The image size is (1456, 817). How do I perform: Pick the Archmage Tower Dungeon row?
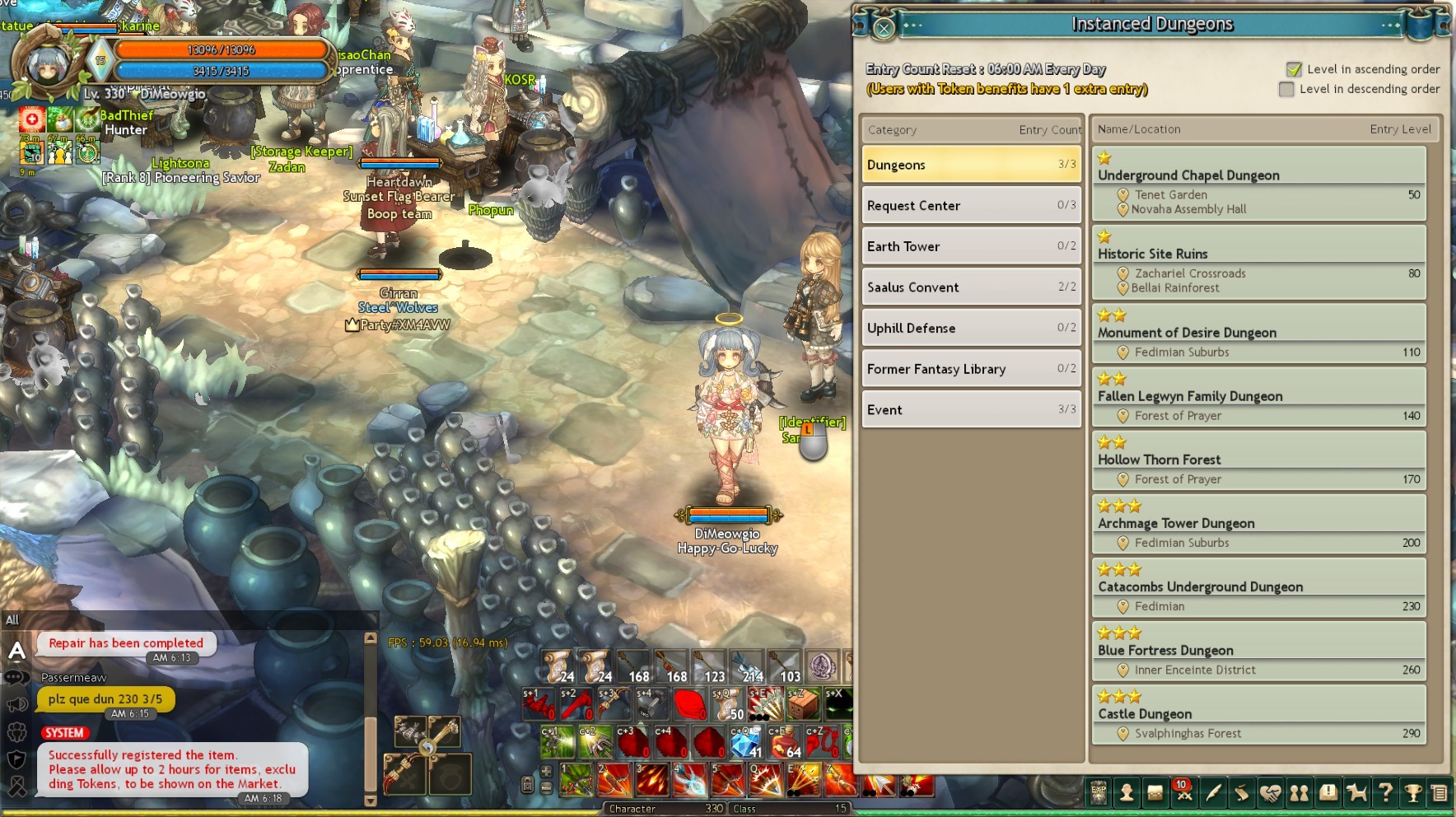click(x=1258, y=524)
